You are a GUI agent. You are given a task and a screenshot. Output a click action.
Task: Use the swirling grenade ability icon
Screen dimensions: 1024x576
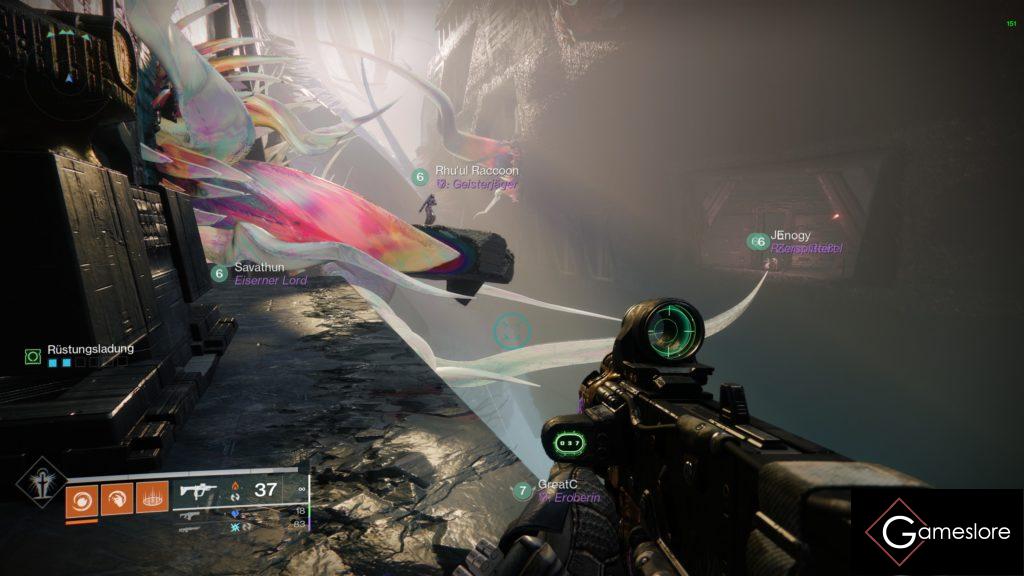click(82, 499)
